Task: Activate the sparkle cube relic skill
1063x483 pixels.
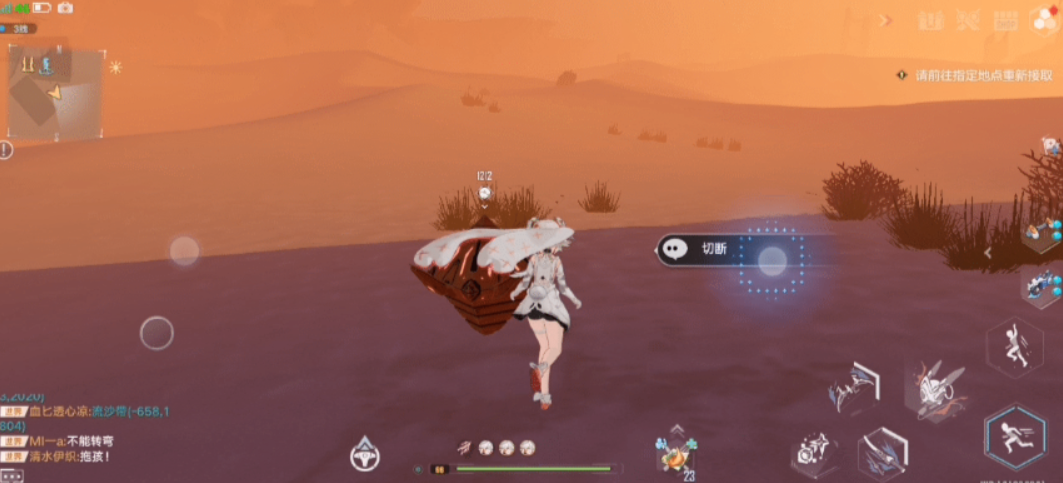Action: tap(812, 453)
